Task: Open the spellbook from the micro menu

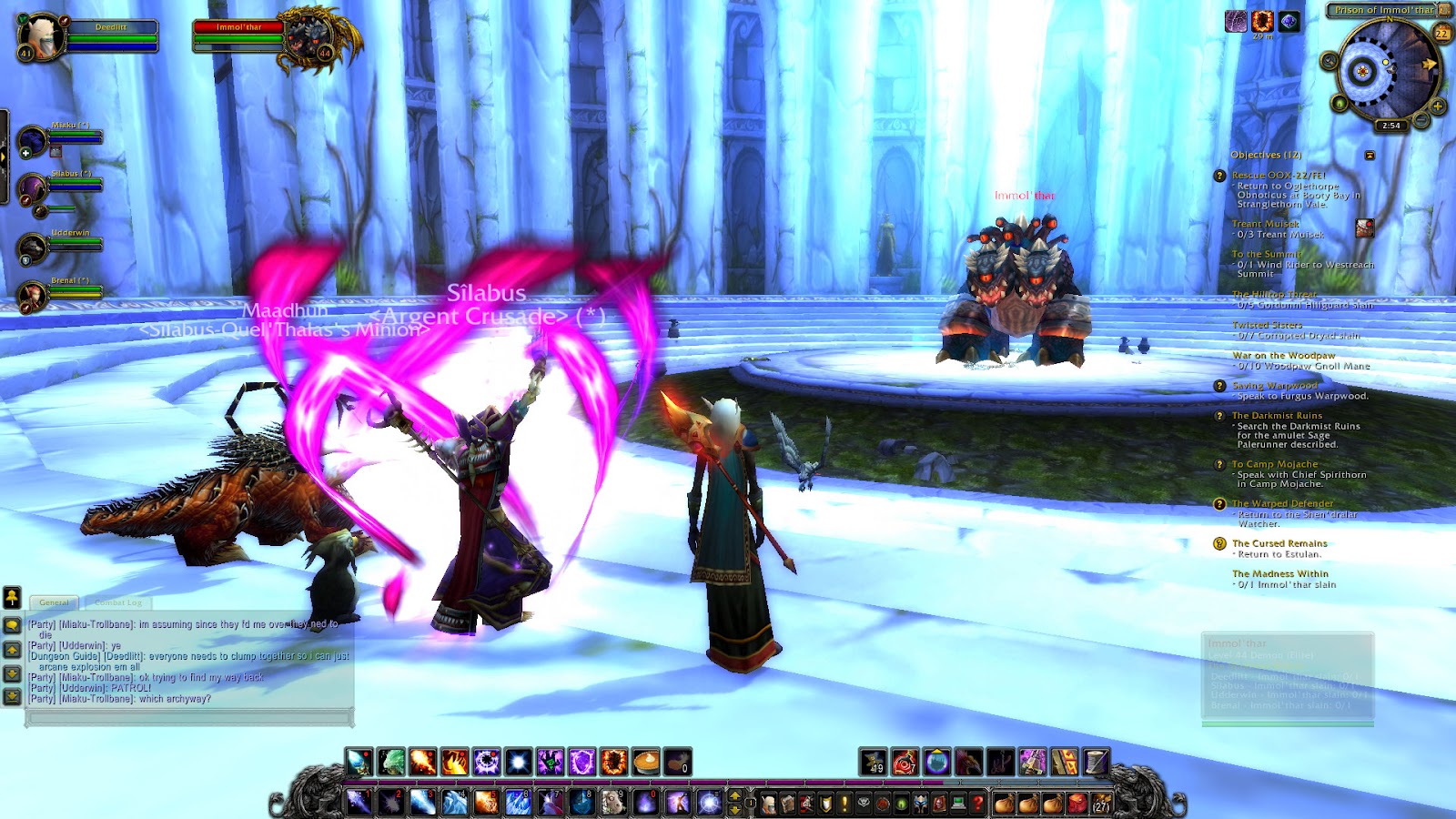Action: tap(786, 804)
